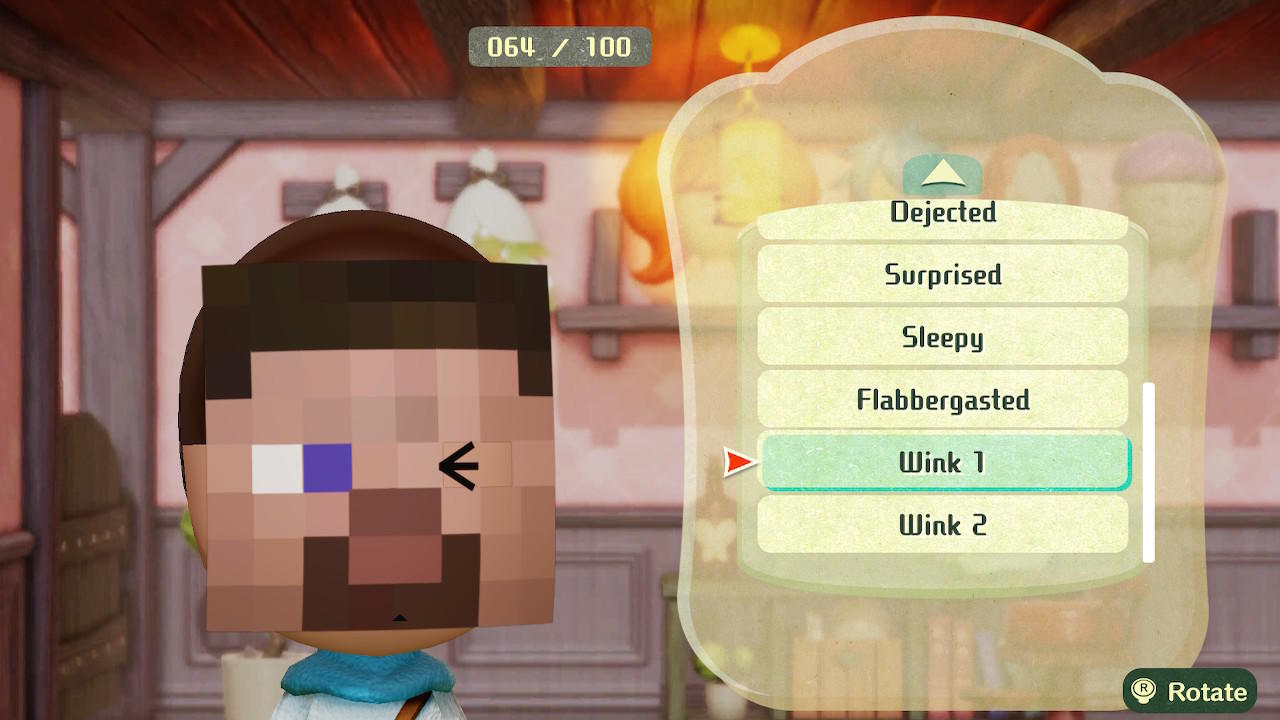
Task: Select the Surprised expression
Action: (943, 275)
